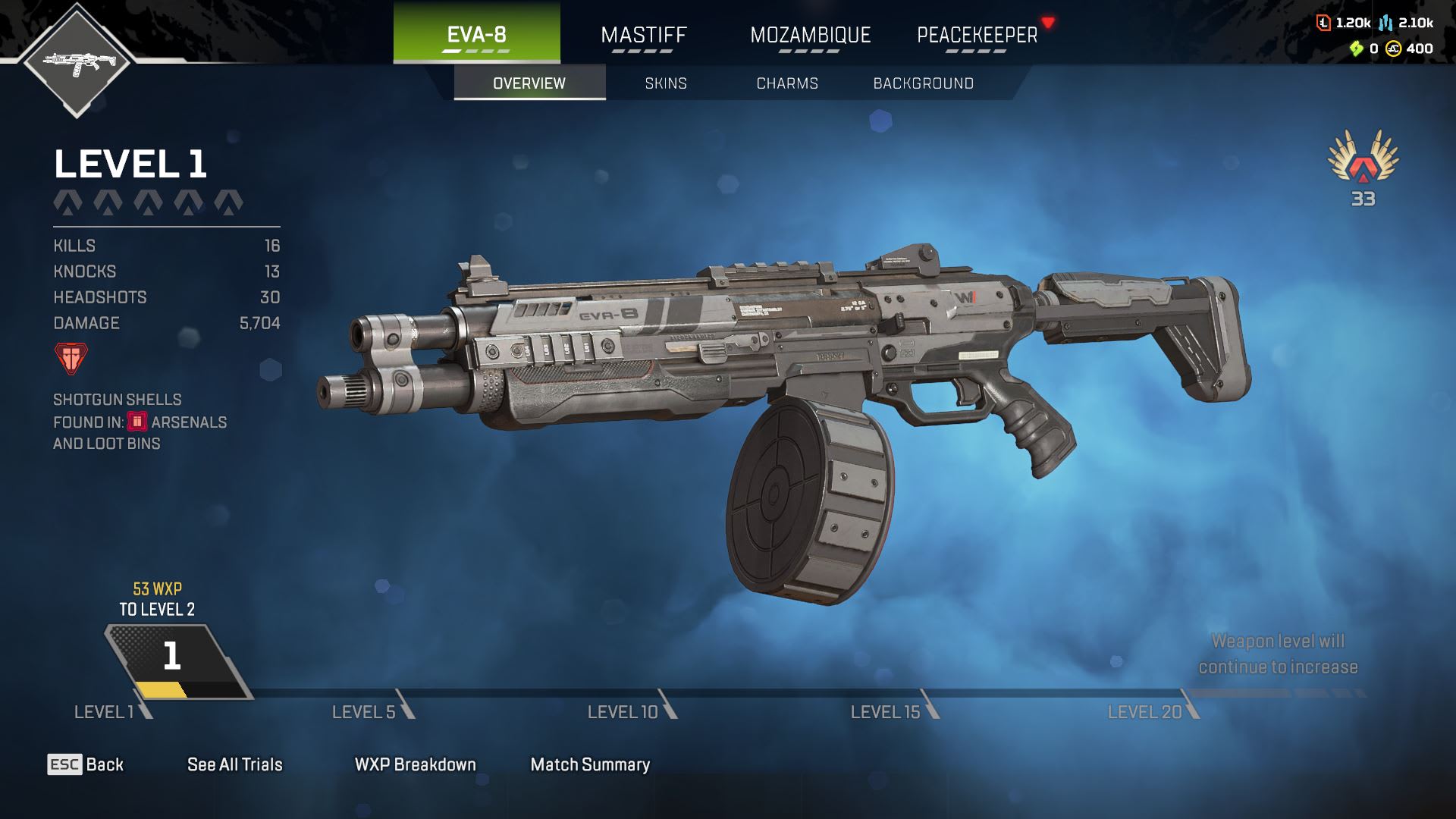View the Match Summary
The width and height of the screenshot is (1456, 819).
pos(590,764)
